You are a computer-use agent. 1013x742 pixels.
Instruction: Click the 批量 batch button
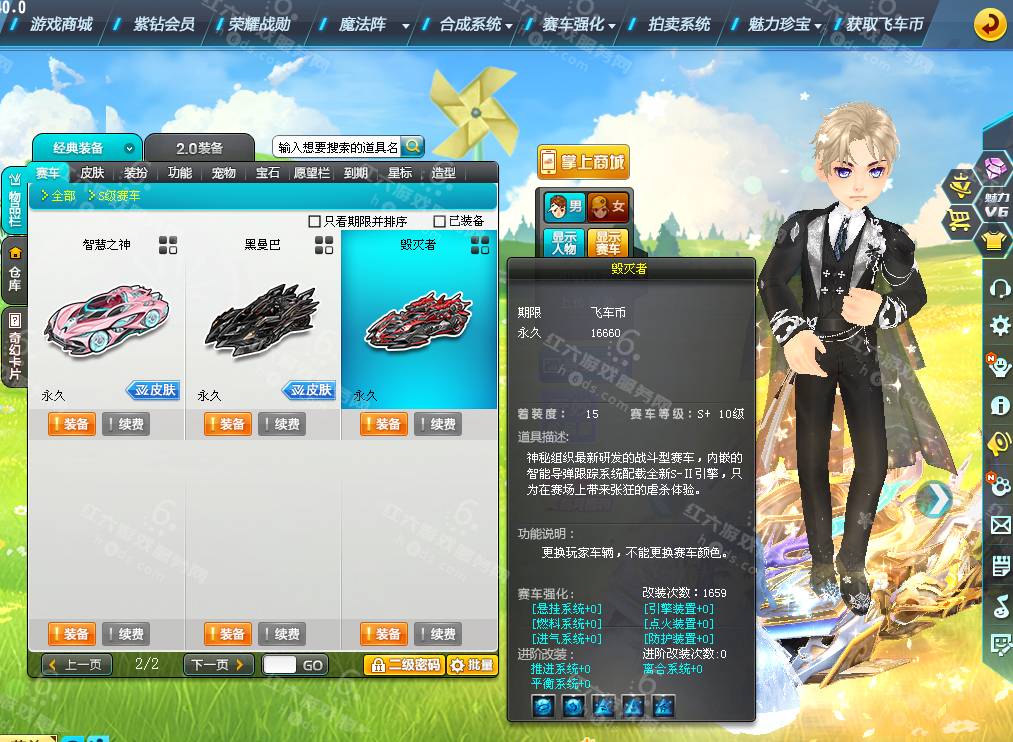point(471,664)
